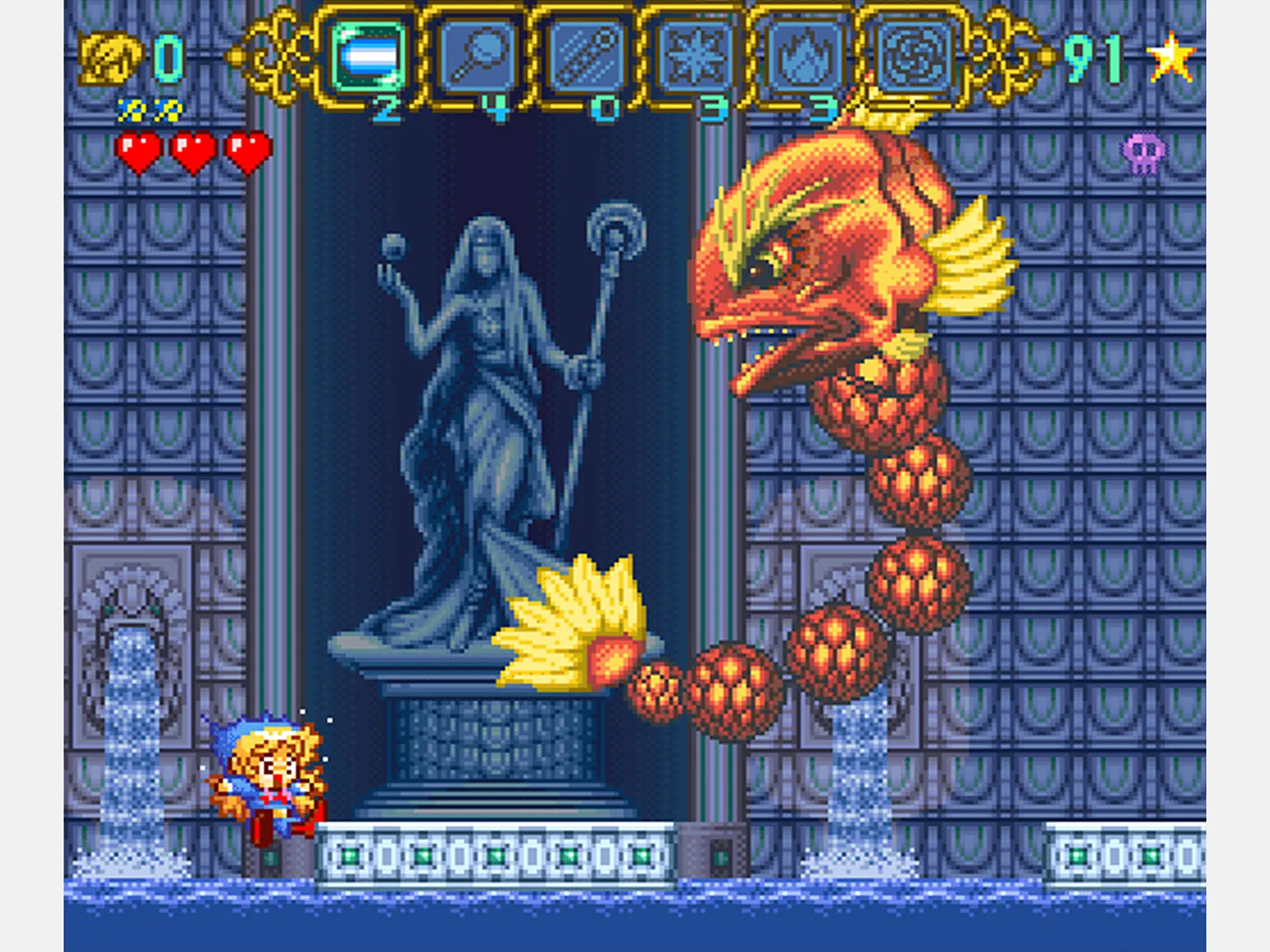1270x952 pixels.
Task: Click the purple skull boss icon
Action: (x=1144, y=153)
